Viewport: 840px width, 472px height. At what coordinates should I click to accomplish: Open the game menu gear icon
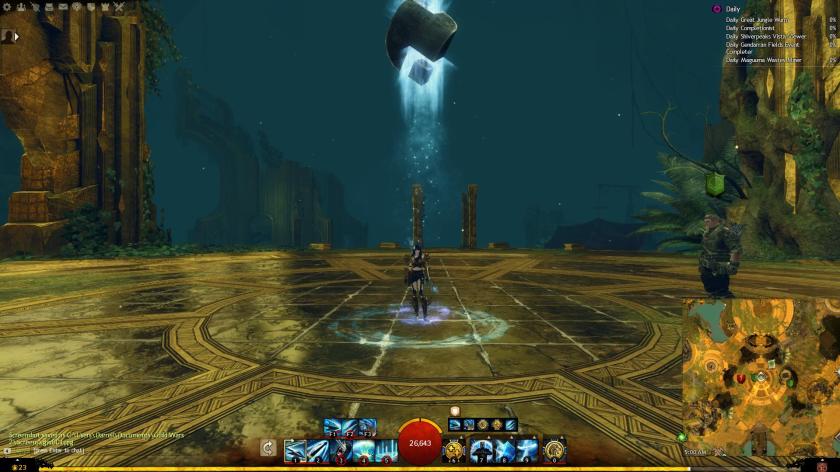pos(7,7)
